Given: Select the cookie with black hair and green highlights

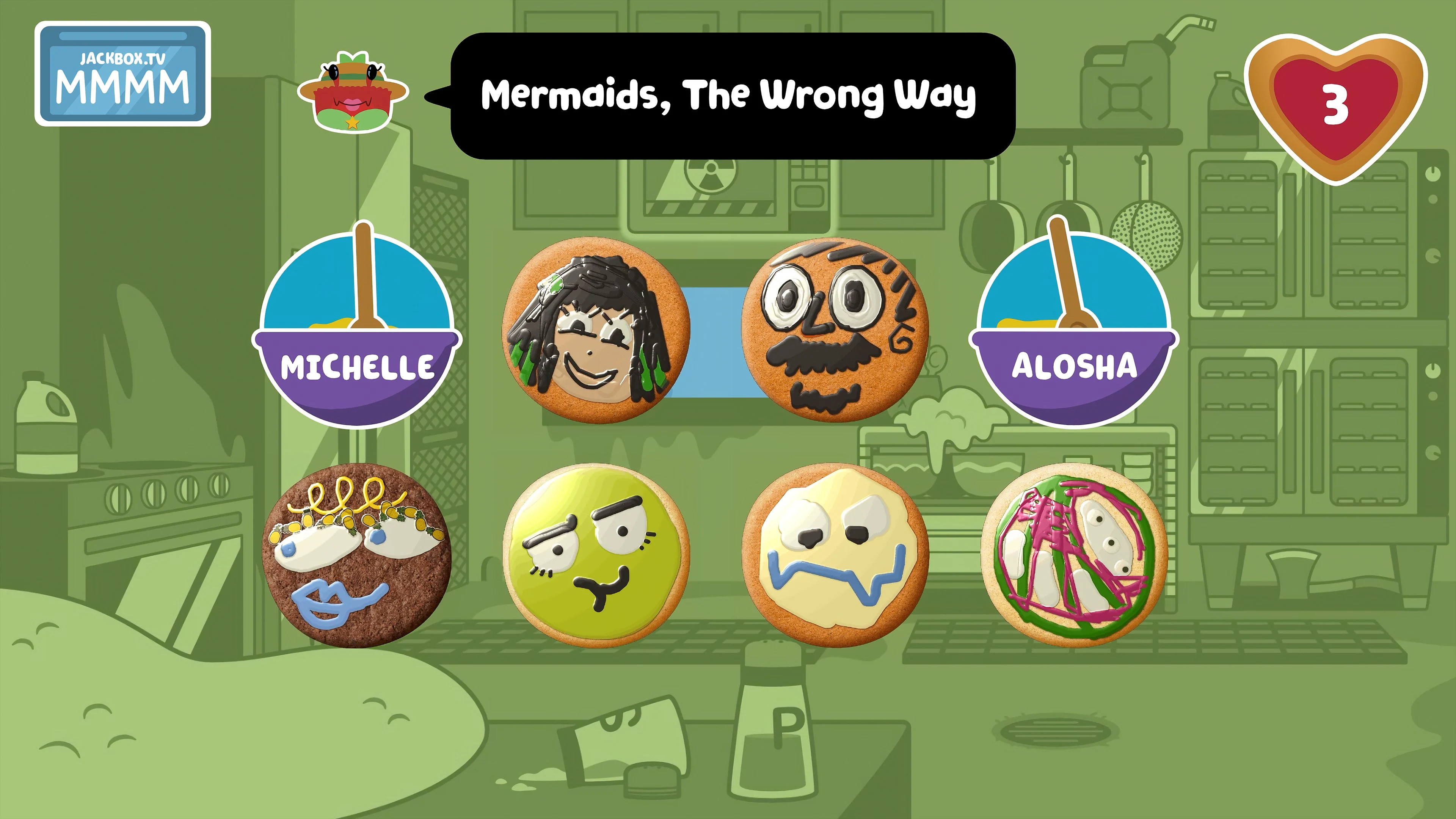Looking at the screenshot, I should coord(599,334).
